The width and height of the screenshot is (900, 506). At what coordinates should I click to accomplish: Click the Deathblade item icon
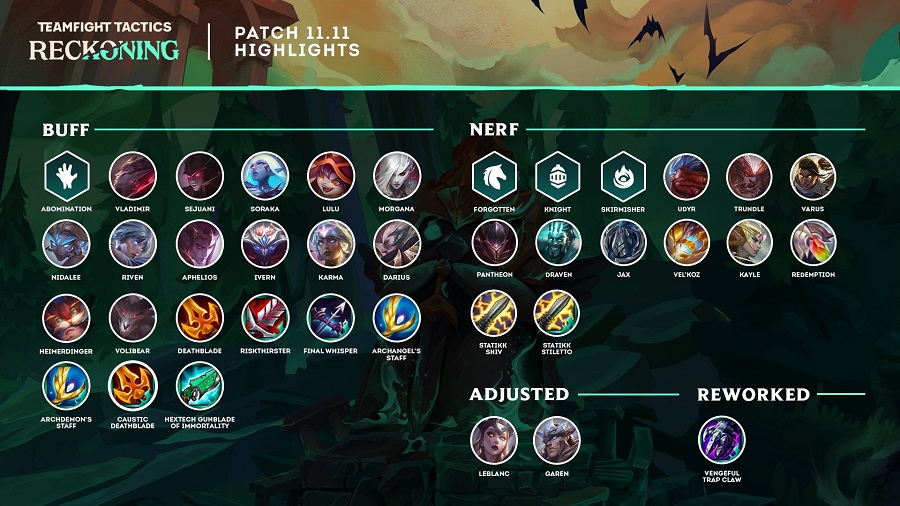tap(199, 318)
